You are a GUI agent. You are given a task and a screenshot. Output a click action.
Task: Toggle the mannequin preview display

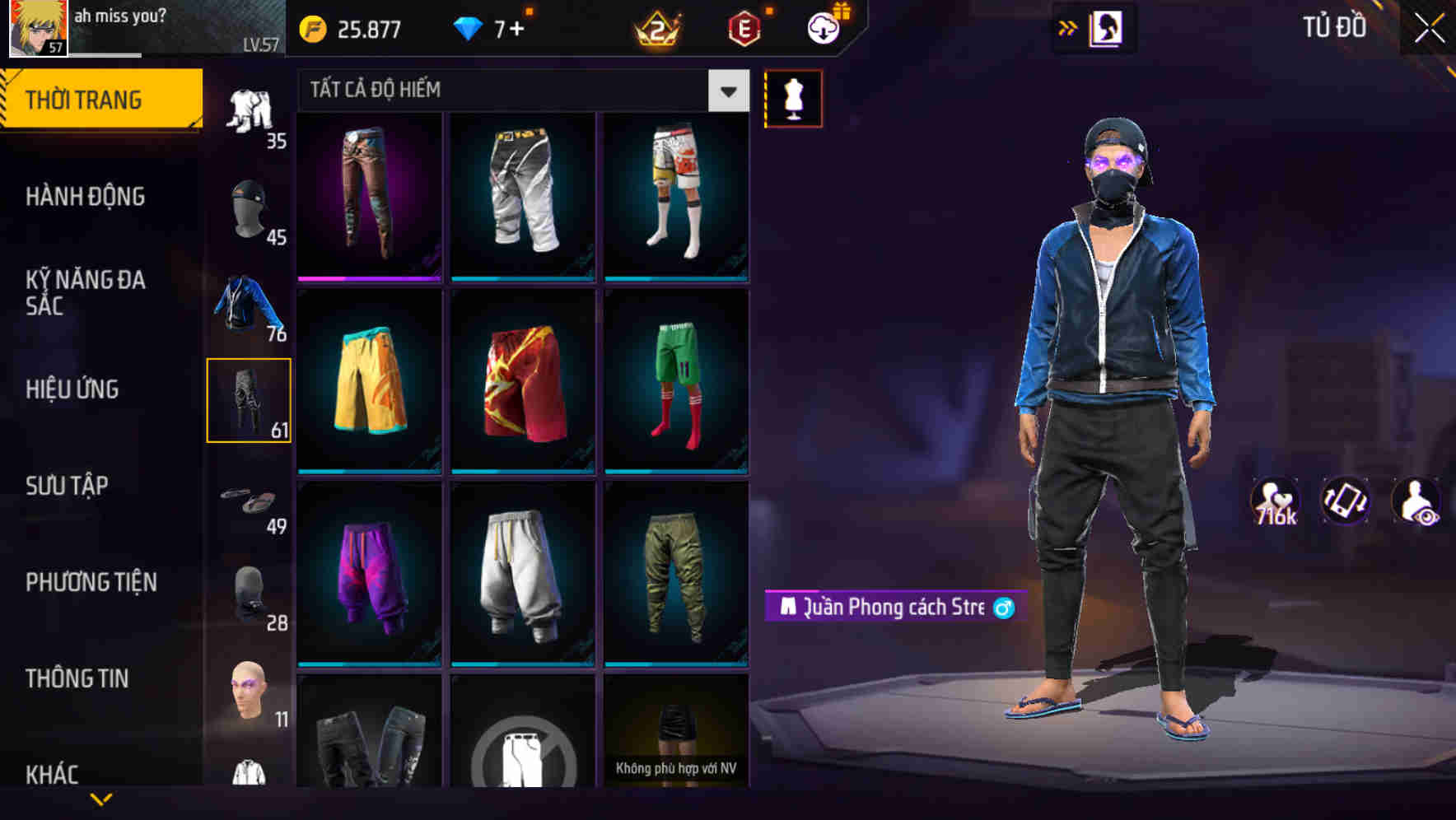[795, 98]
